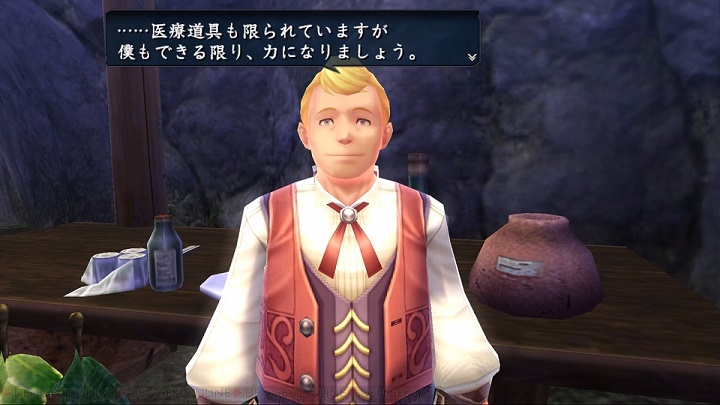Screen dimensions: 720x405
Task: Click the dialogue text box to continue
Action: [x=292, y=38]
